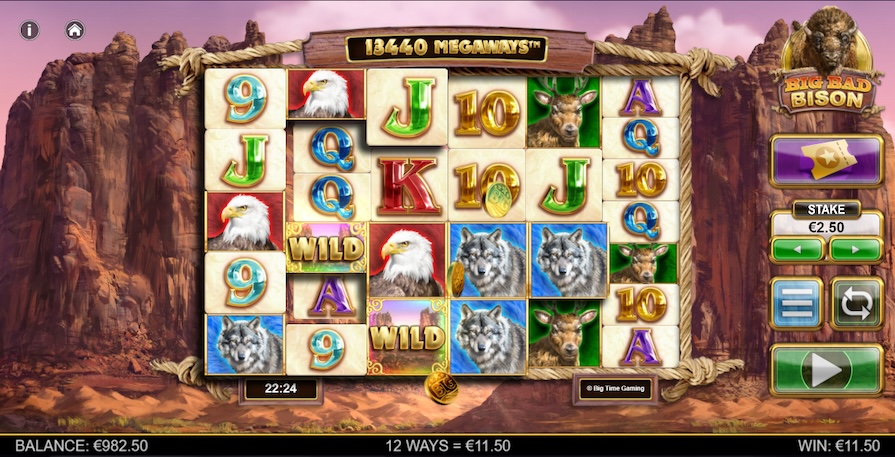895x457 pixels.
Task: Activate the autoplay loop button
Action: (x=856, y=304)
